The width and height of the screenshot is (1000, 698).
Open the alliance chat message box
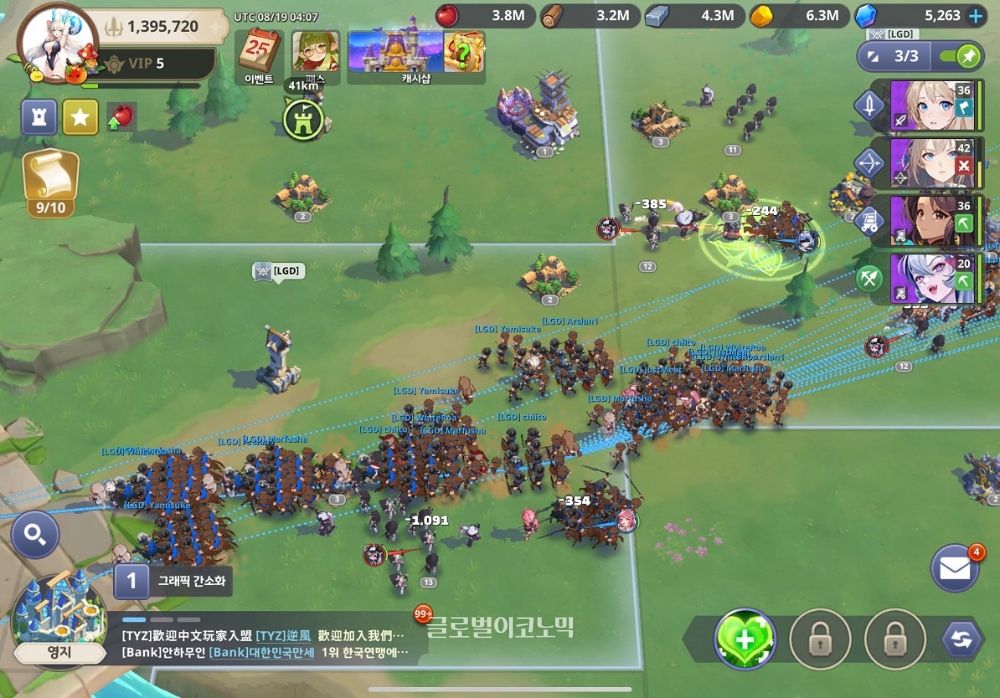[265, 643]
